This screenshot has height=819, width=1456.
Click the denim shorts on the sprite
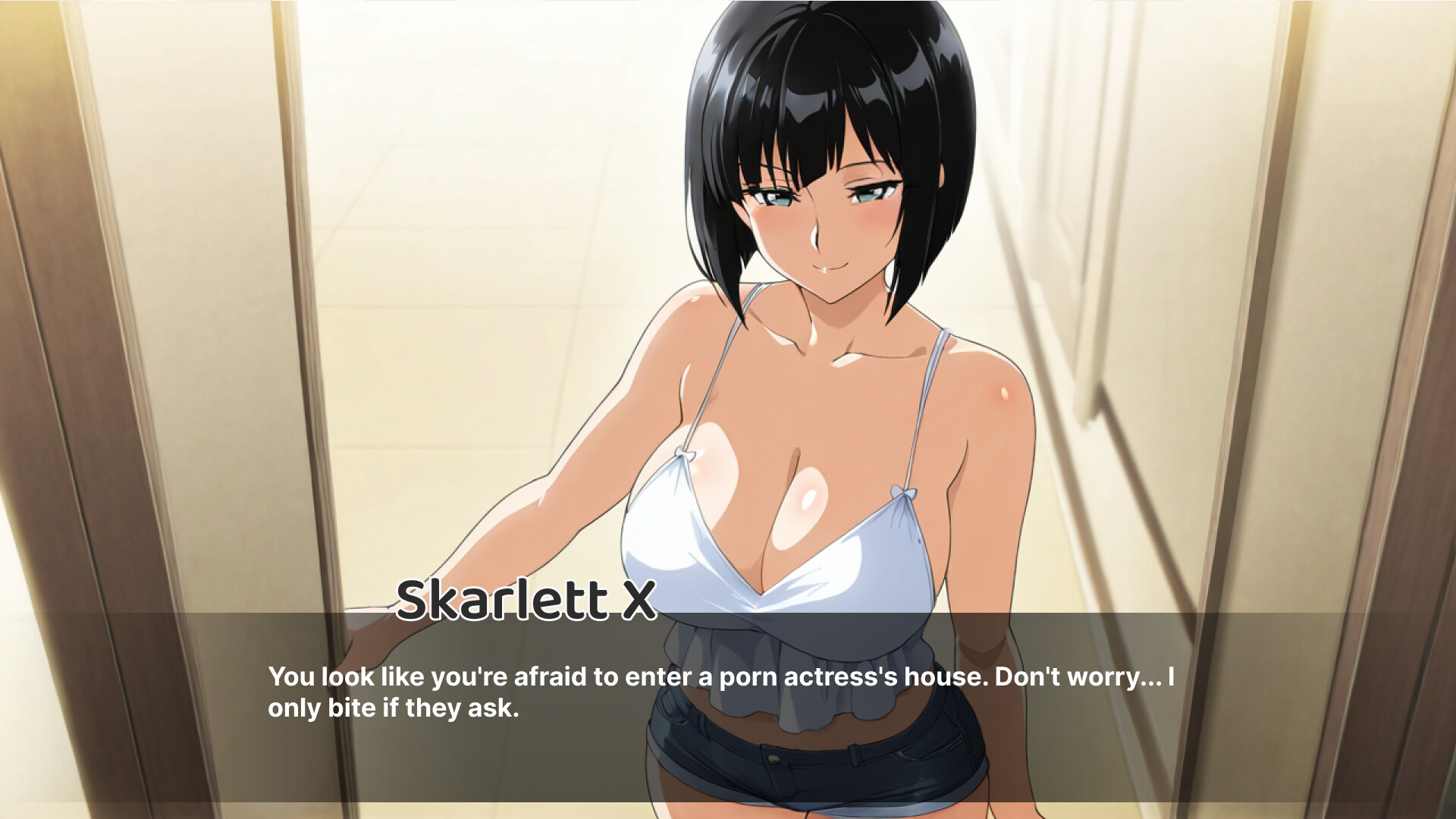[x=834, y=773]
